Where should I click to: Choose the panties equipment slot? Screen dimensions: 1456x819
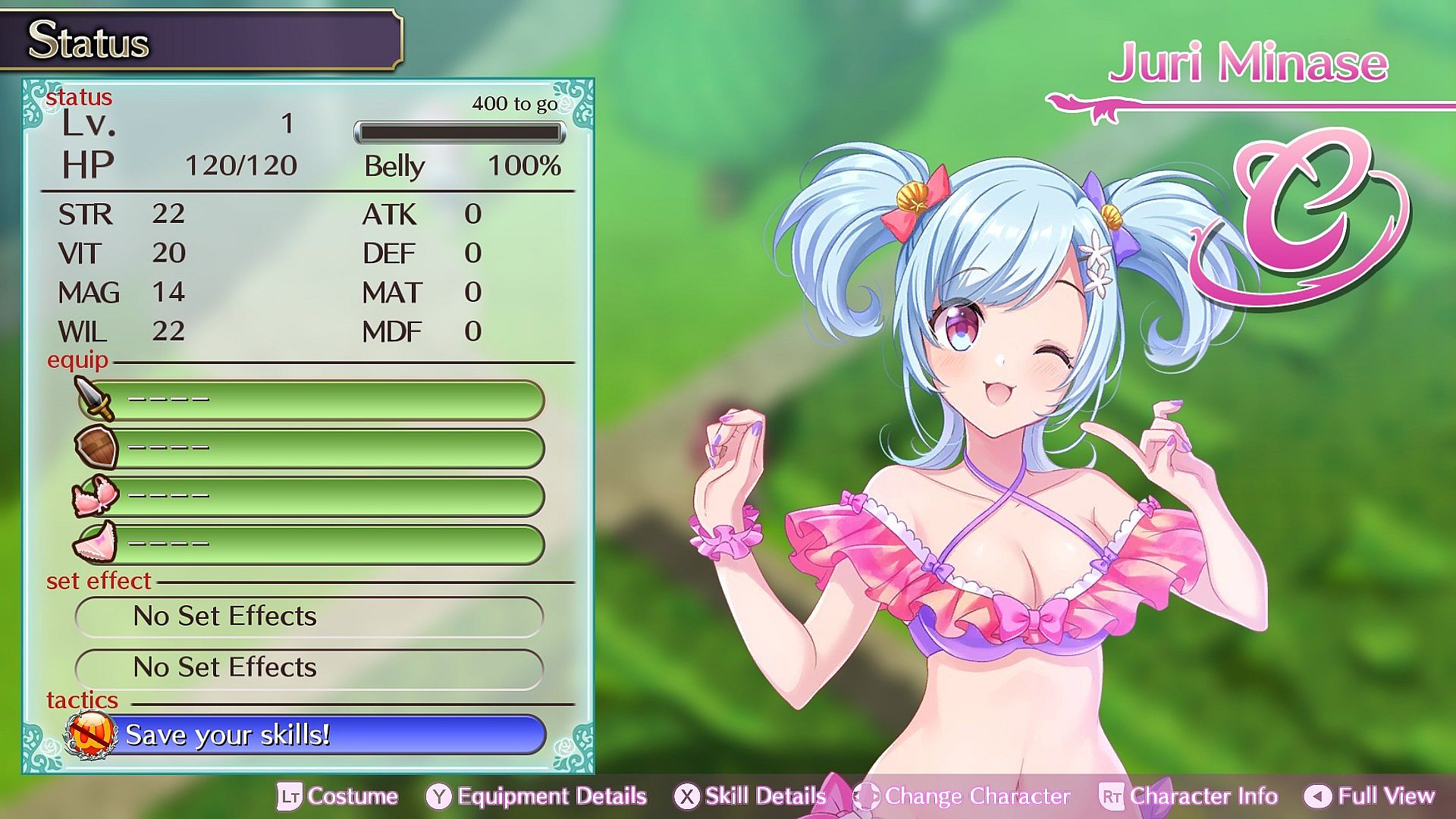(x=311, y=544)
